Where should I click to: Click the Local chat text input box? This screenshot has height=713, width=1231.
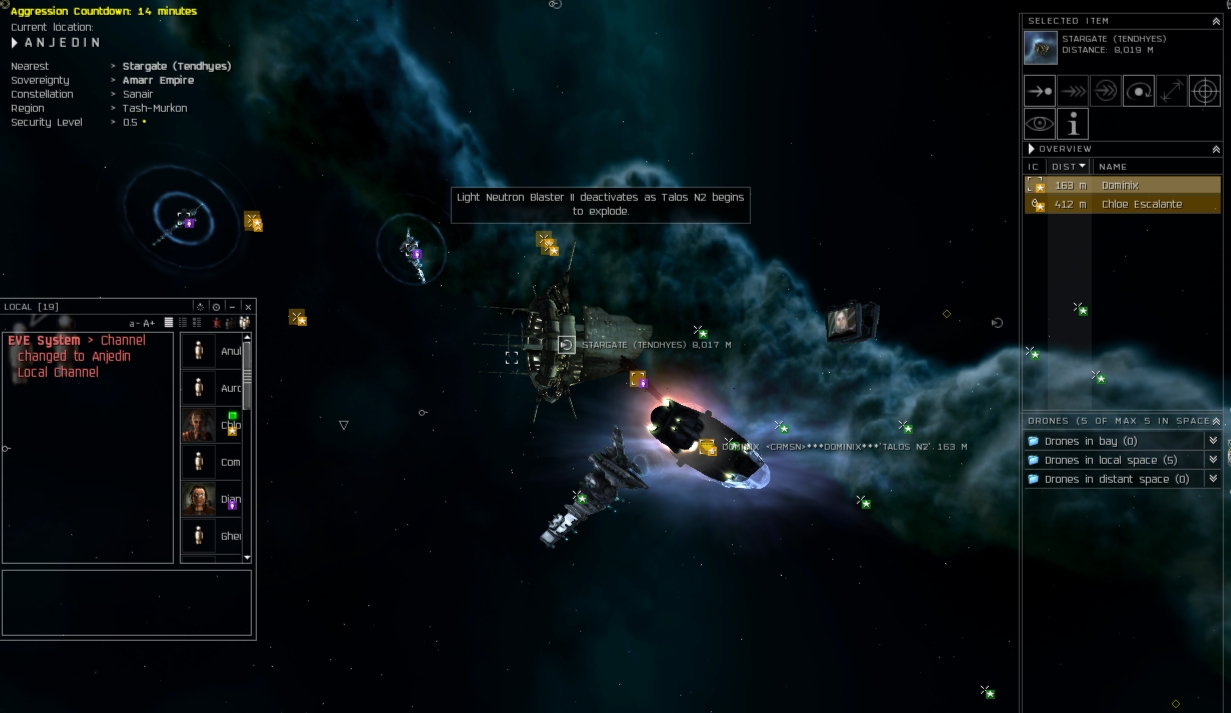(127, 602)
